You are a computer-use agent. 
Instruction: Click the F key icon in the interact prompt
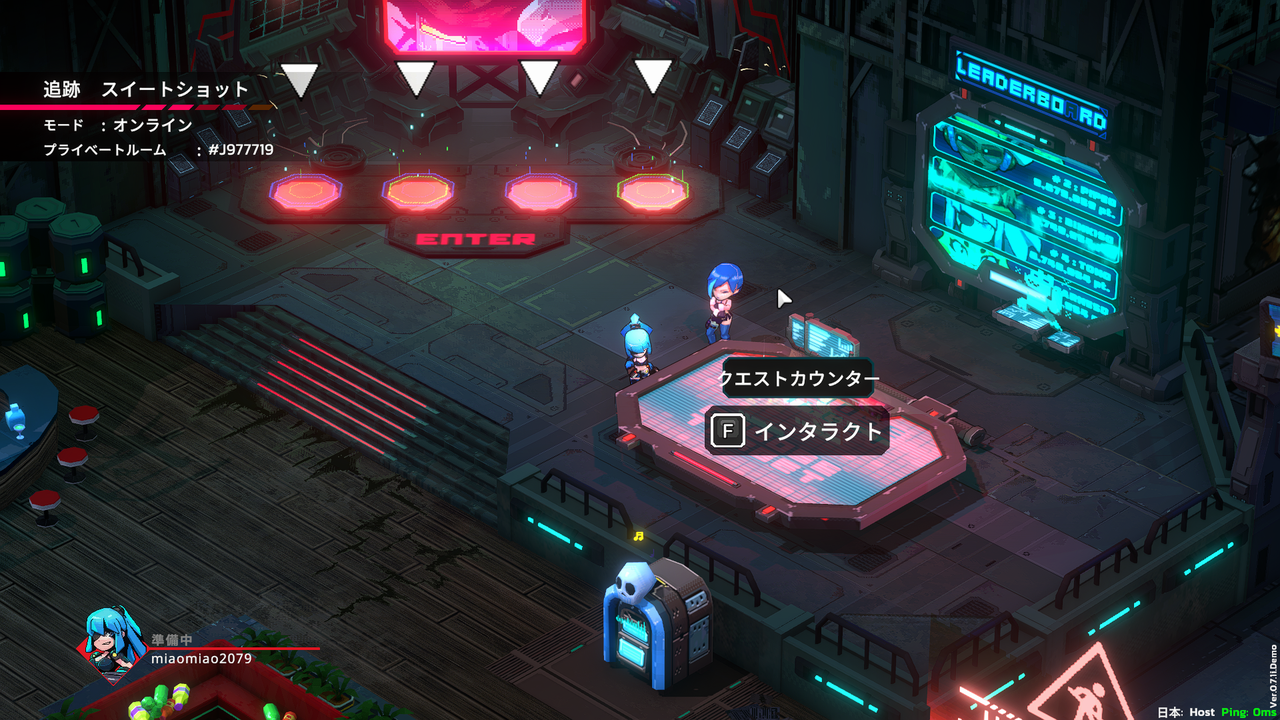point(729,430)
